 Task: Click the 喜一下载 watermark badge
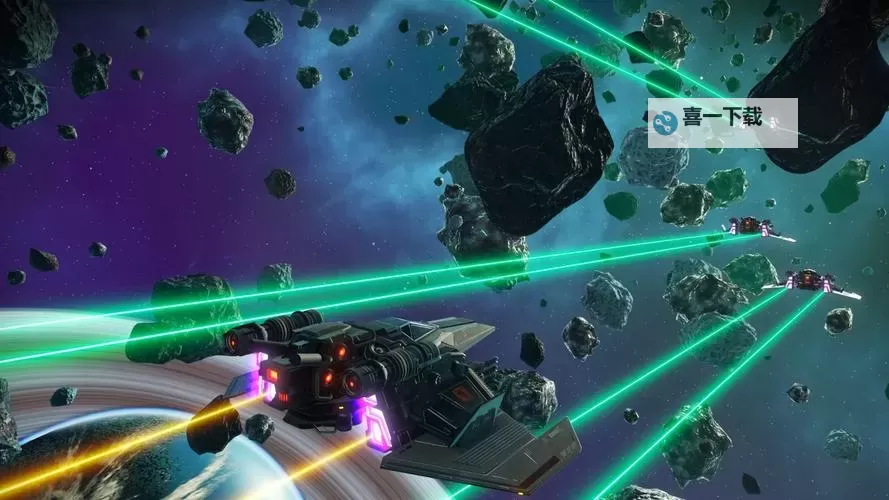coord(722,122)
